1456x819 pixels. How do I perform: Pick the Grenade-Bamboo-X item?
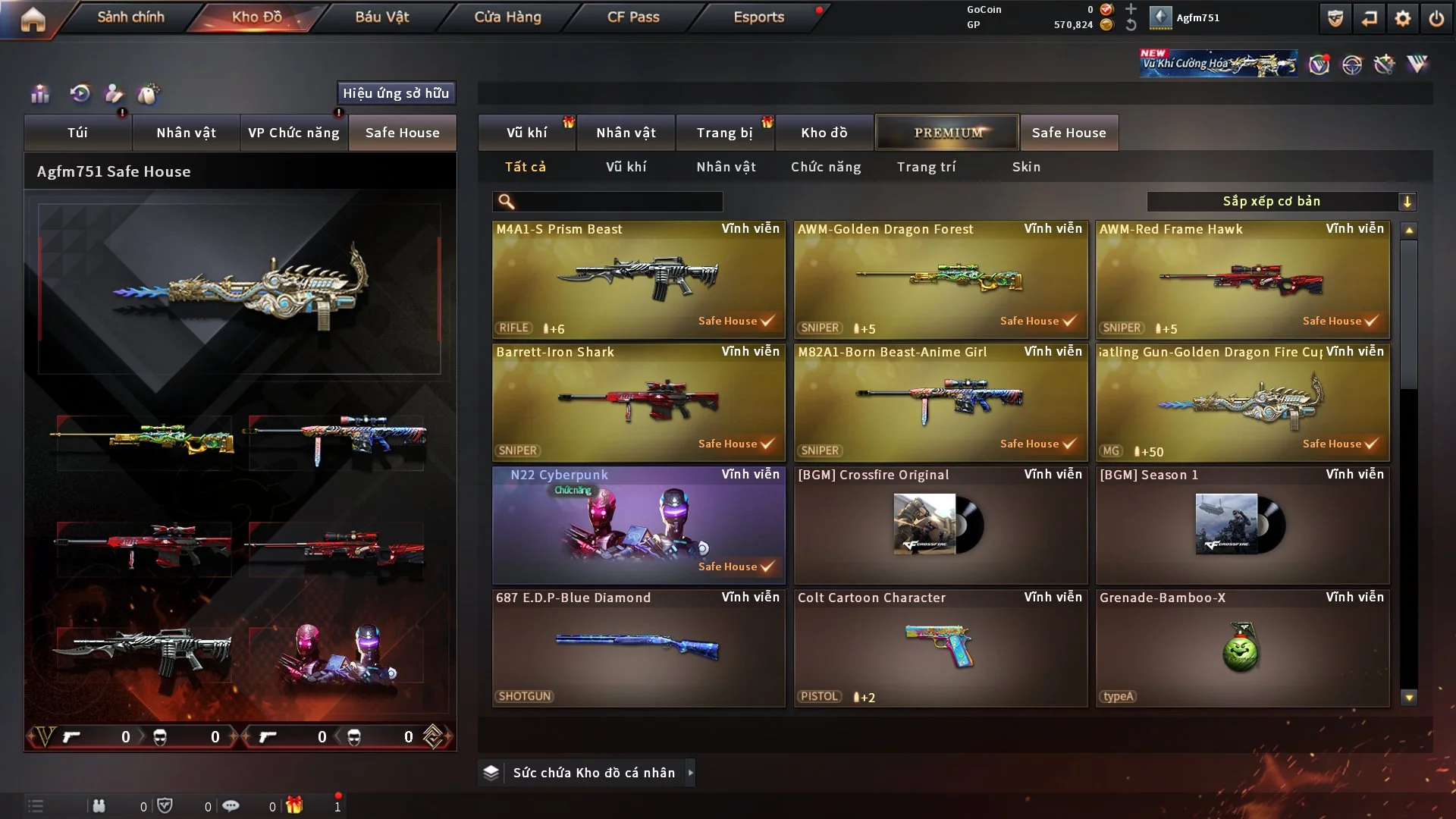(x=1242, y=648)
